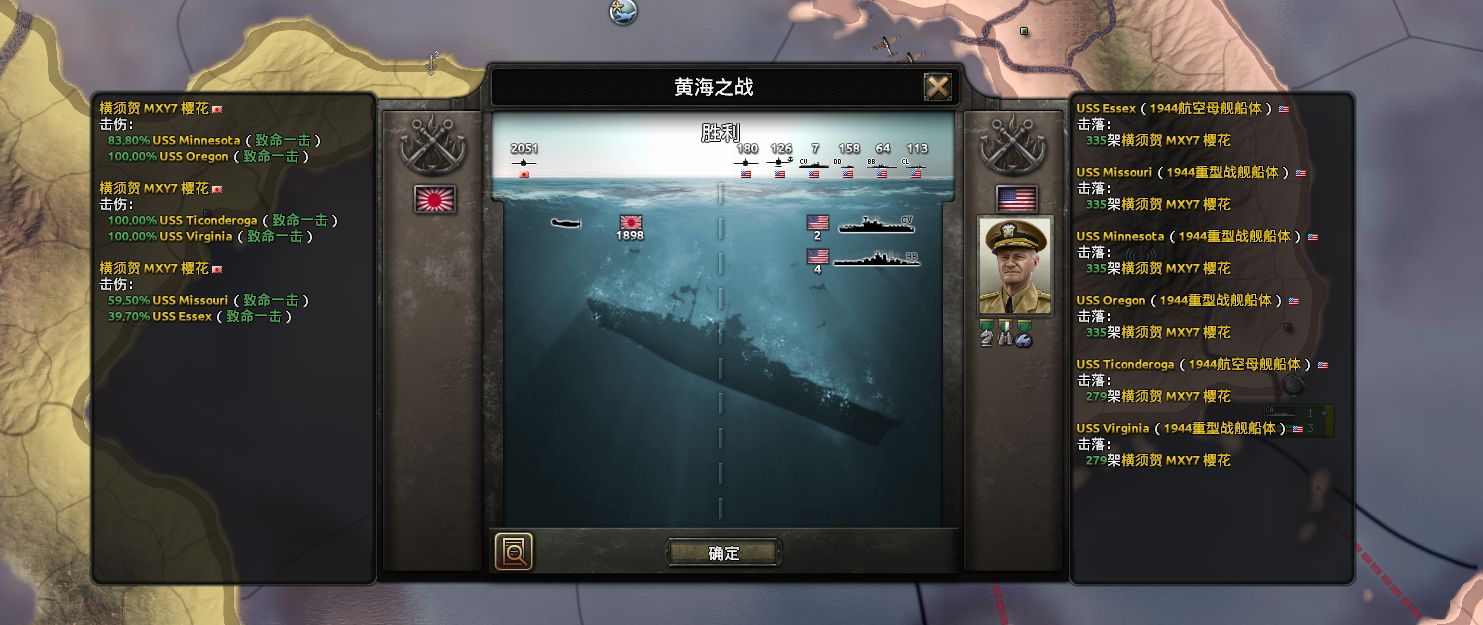Select the Japanese submarine silhouette entry

click(566, 222)
